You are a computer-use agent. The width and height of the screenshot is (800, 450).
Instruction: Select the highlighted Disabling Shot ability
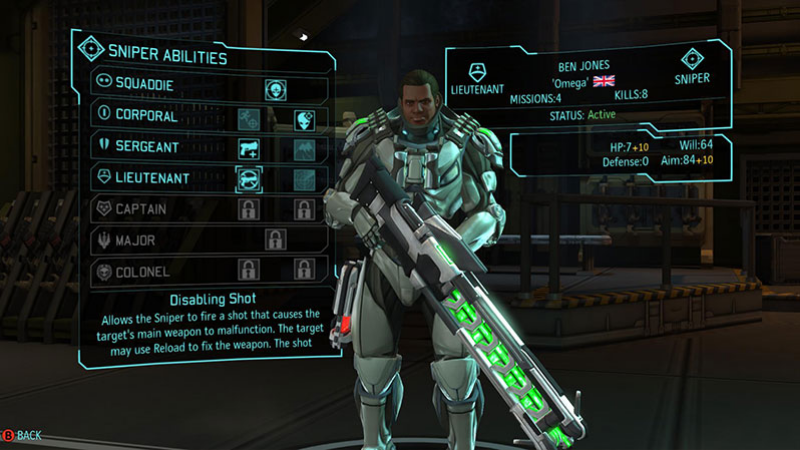[x=247, y=179]
